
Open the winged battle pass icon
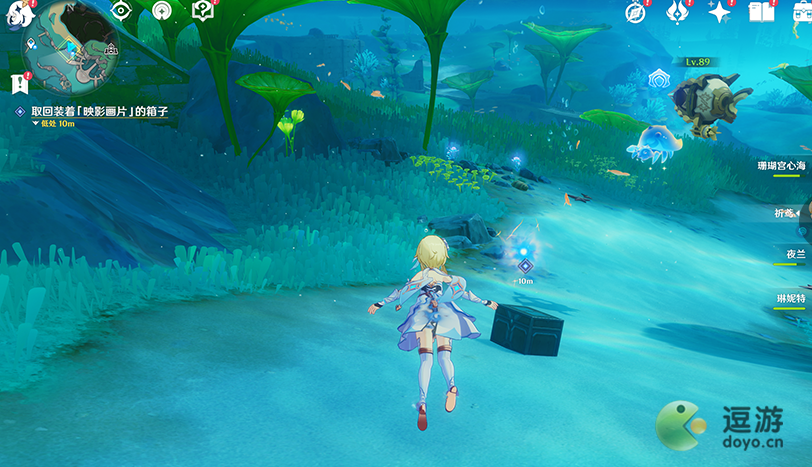tap(676, 12)
